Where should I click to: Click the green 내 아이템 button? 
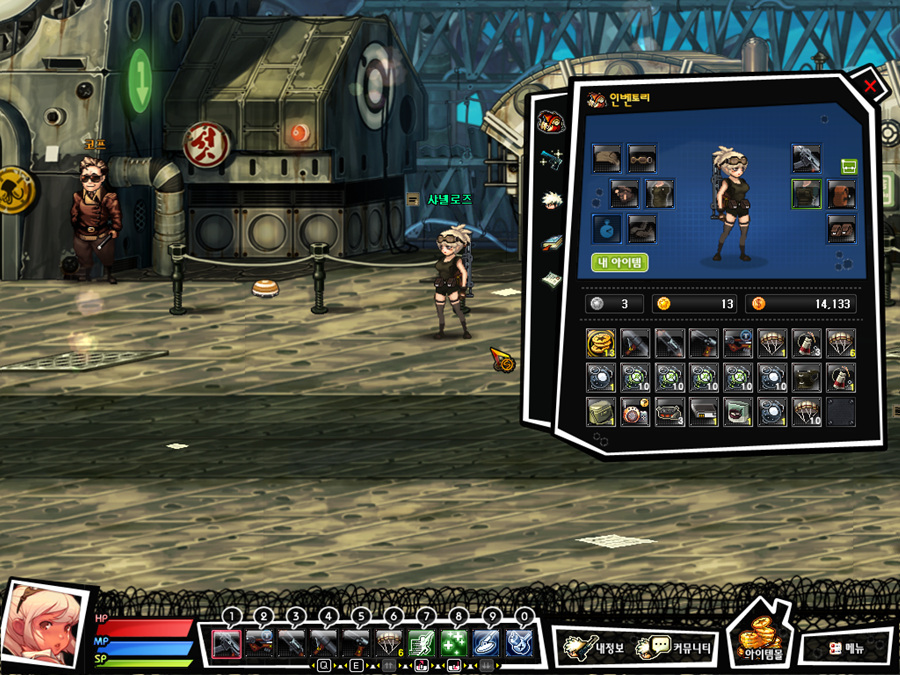tap(620, 263)
